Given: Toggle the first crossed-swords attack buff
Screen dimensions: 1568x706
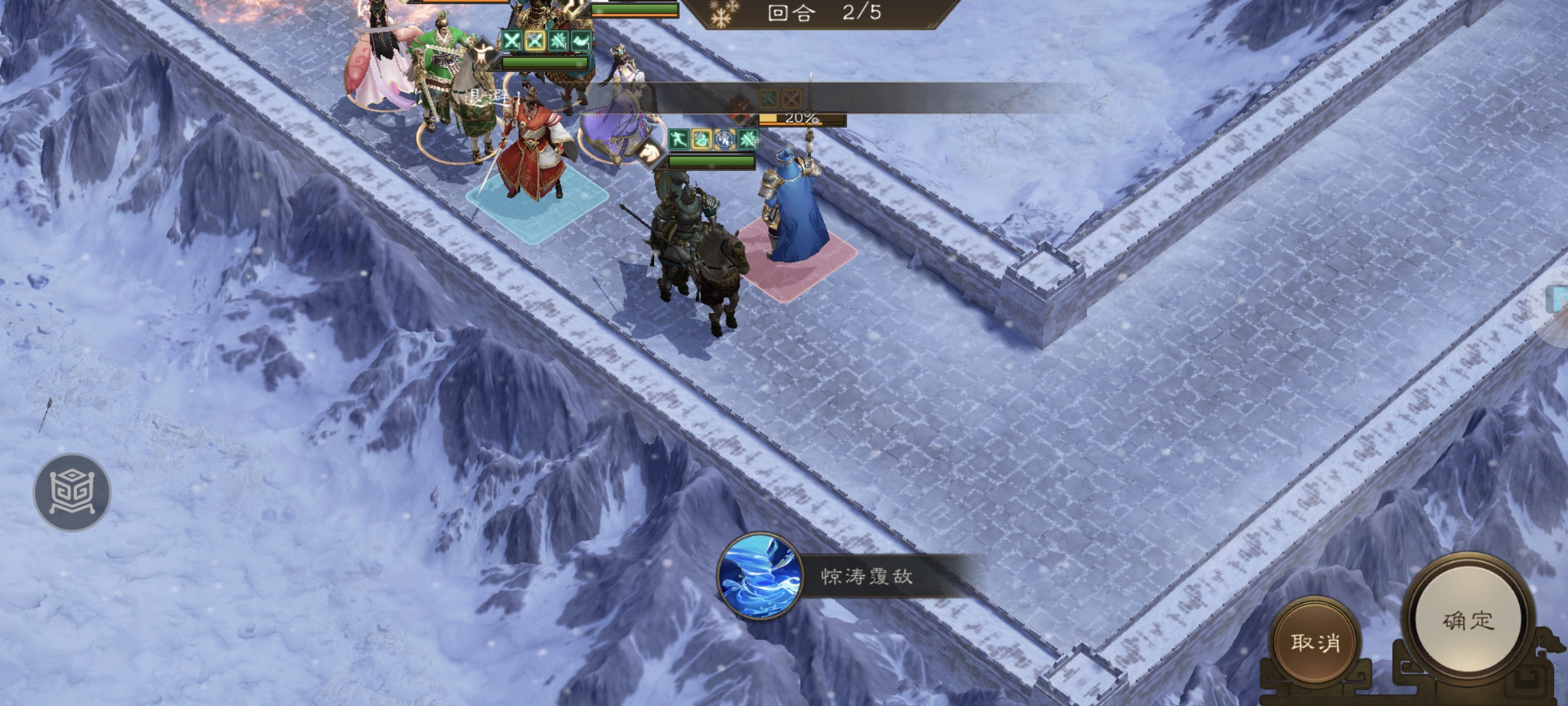Looking at the screenshot, I should (512, 41).
